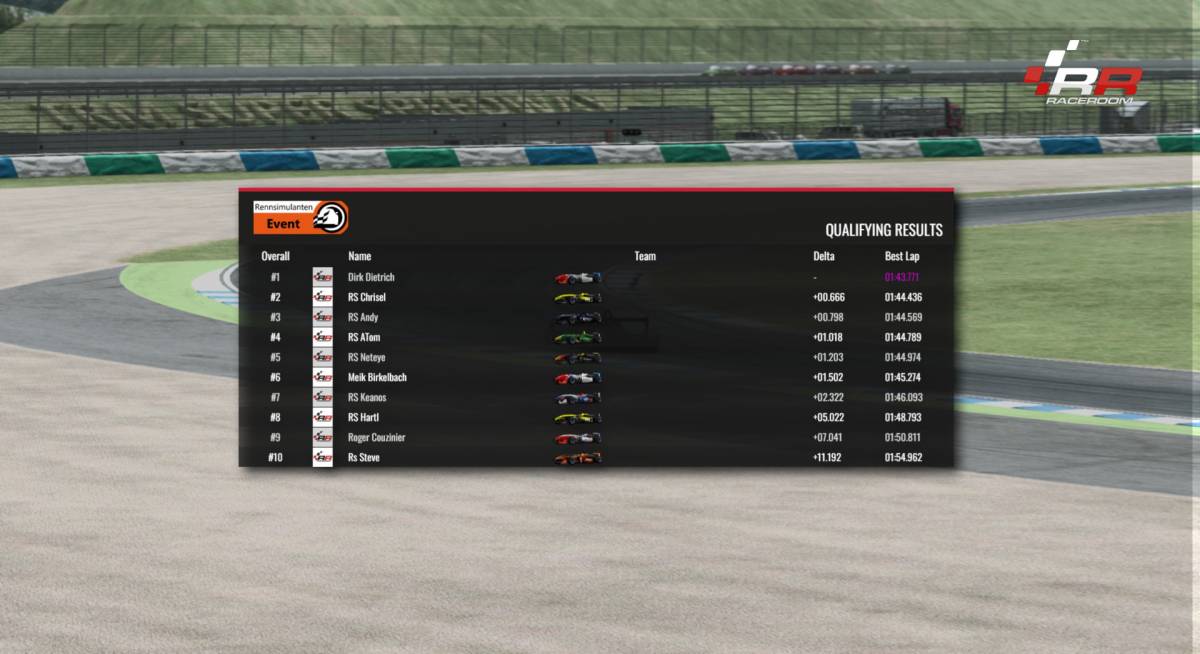Pick the RS Neteye results row

tap(365, 357)
